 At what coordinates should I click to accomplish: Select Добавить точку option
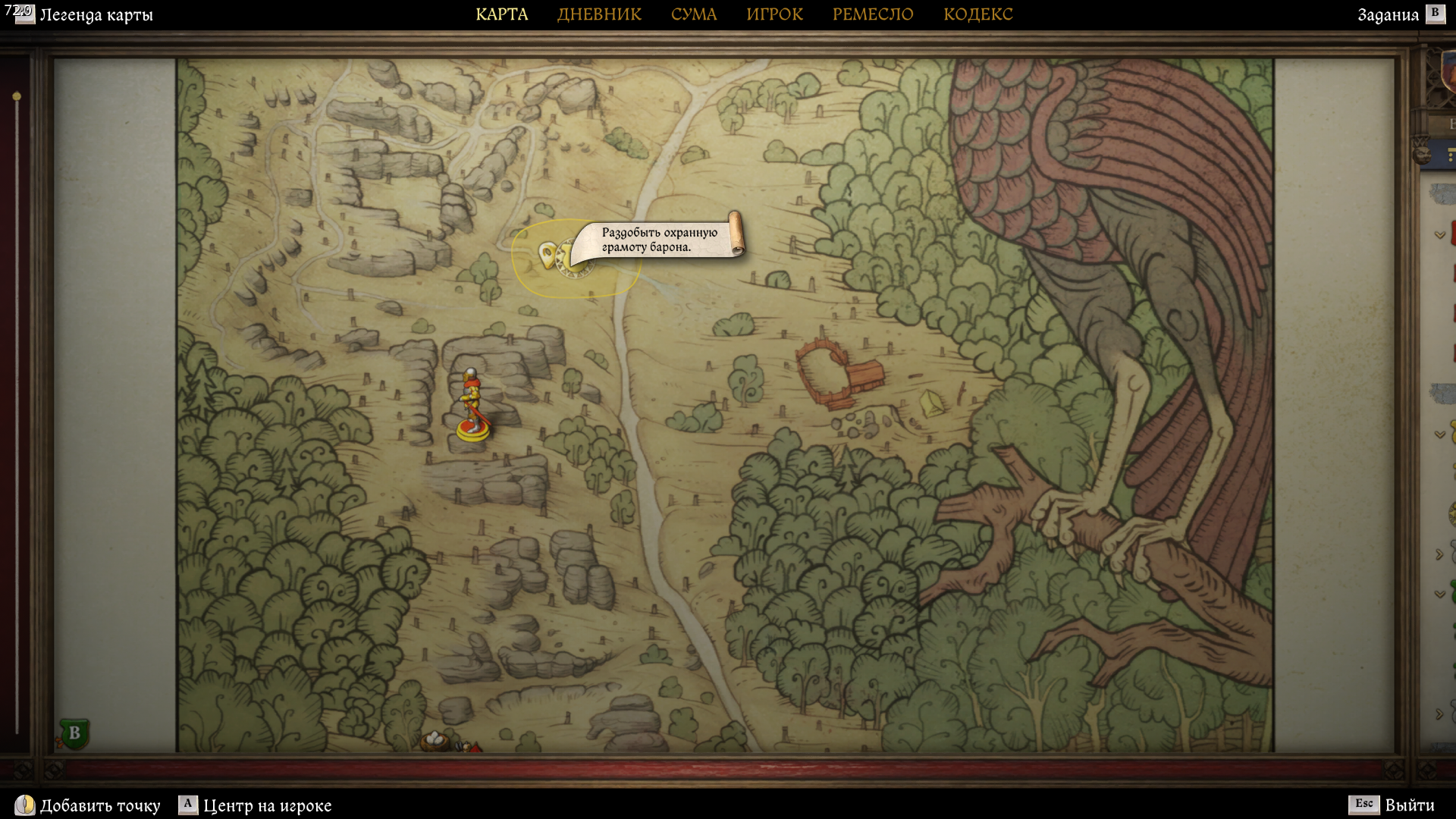click(x=88, y=805)
